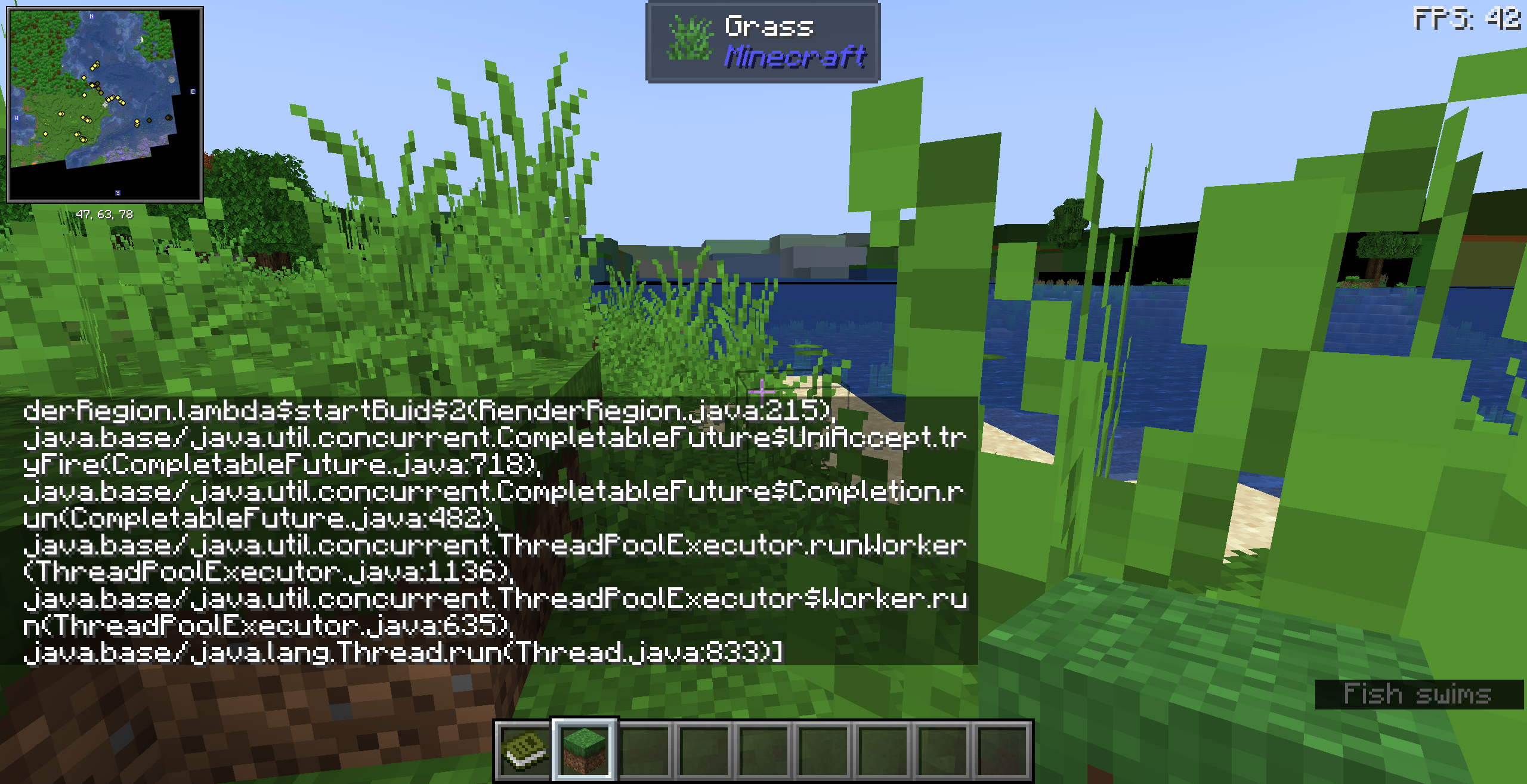Screen dimensions: 1527x784
Task: Click the player position cross on the minimap
Action: tap(105, 105)
